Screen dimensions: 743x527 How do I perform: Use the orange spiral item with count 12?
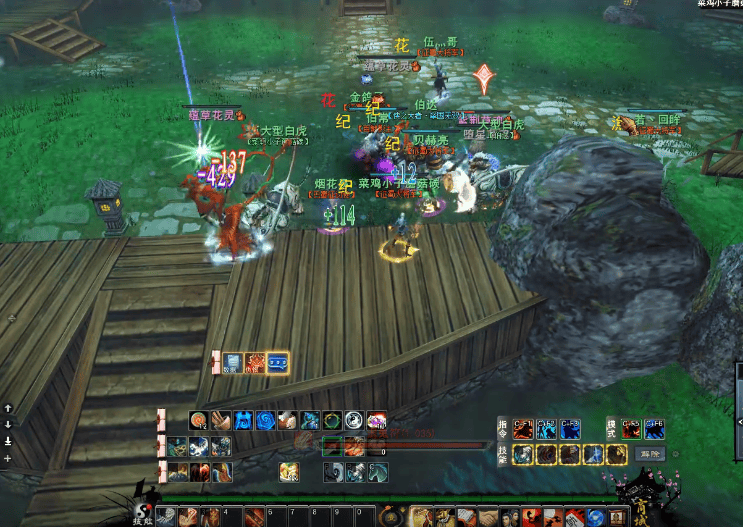[x=199, y=421]
